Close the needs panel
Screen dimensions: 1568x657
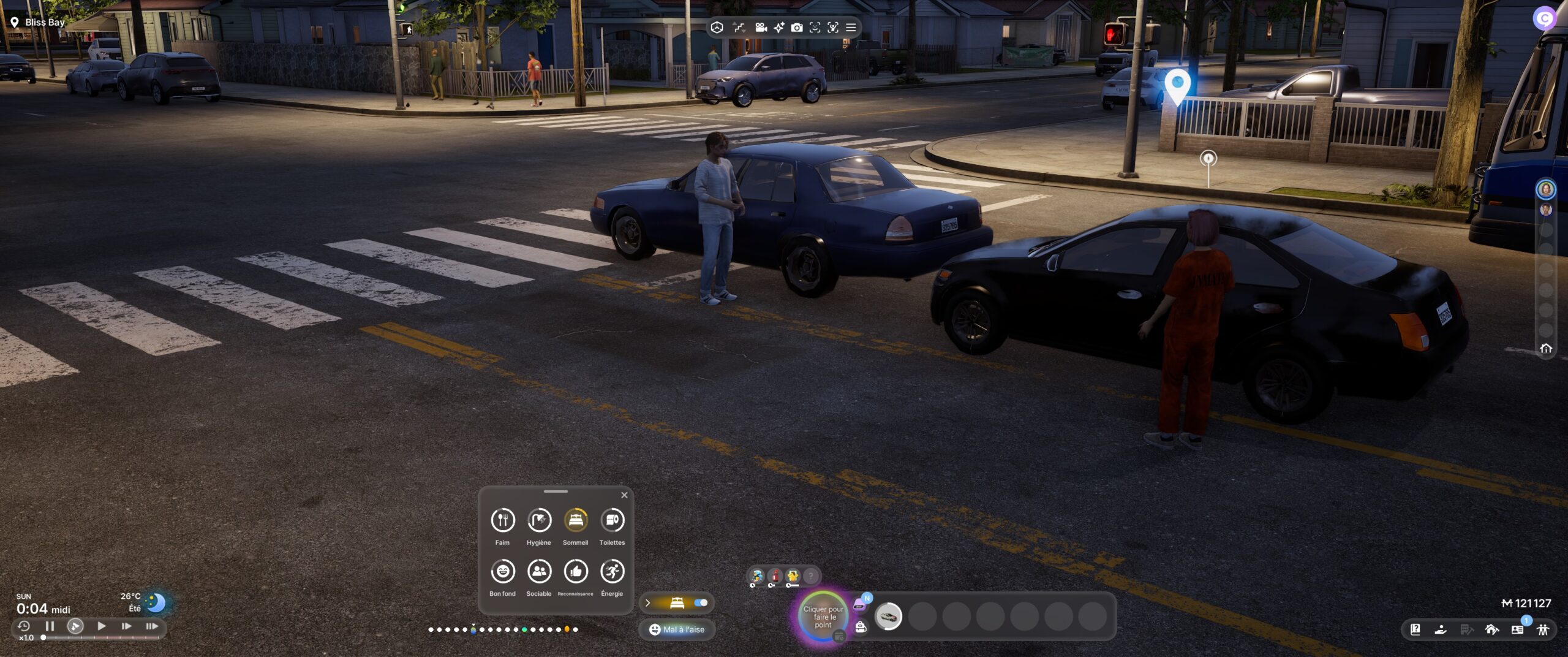pos(624,495)
